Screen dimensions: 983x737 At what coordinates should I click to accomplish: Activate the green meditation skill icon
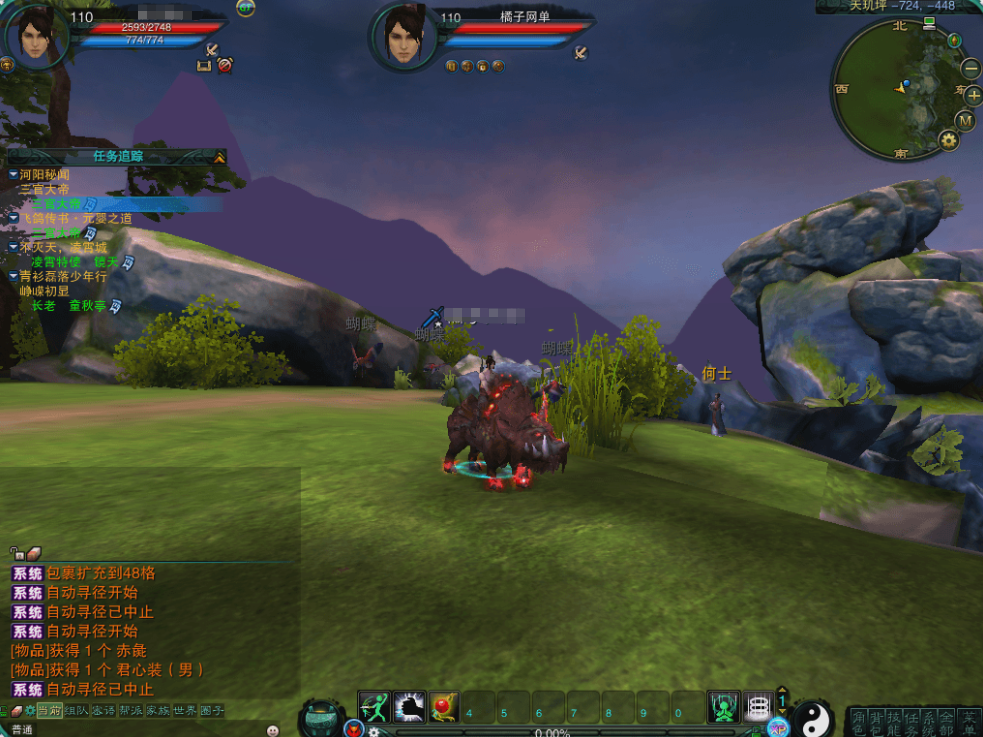click(723, 708)
